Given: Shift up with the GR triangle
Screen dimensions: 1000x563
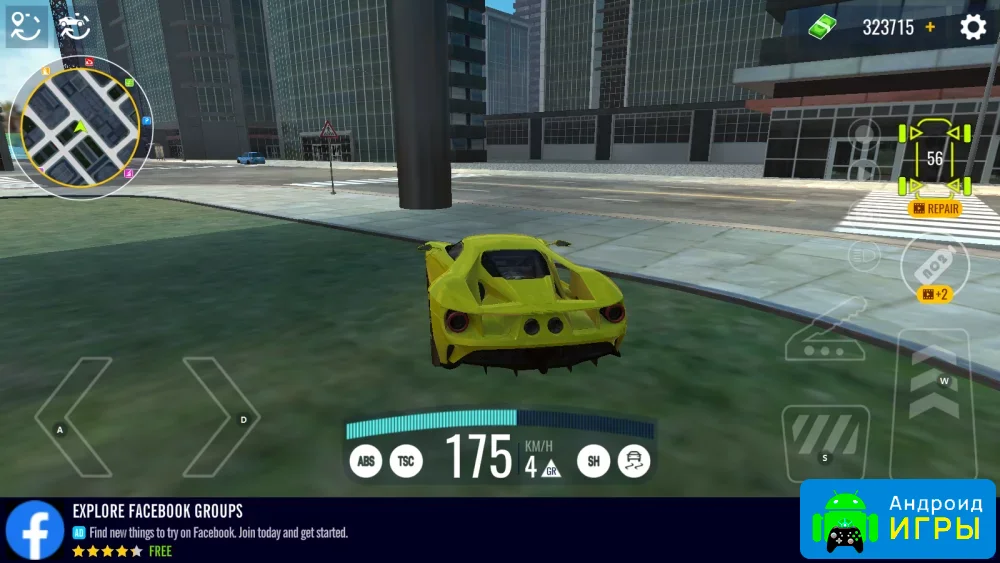Looking at the screenshot, I should [550, 468].
